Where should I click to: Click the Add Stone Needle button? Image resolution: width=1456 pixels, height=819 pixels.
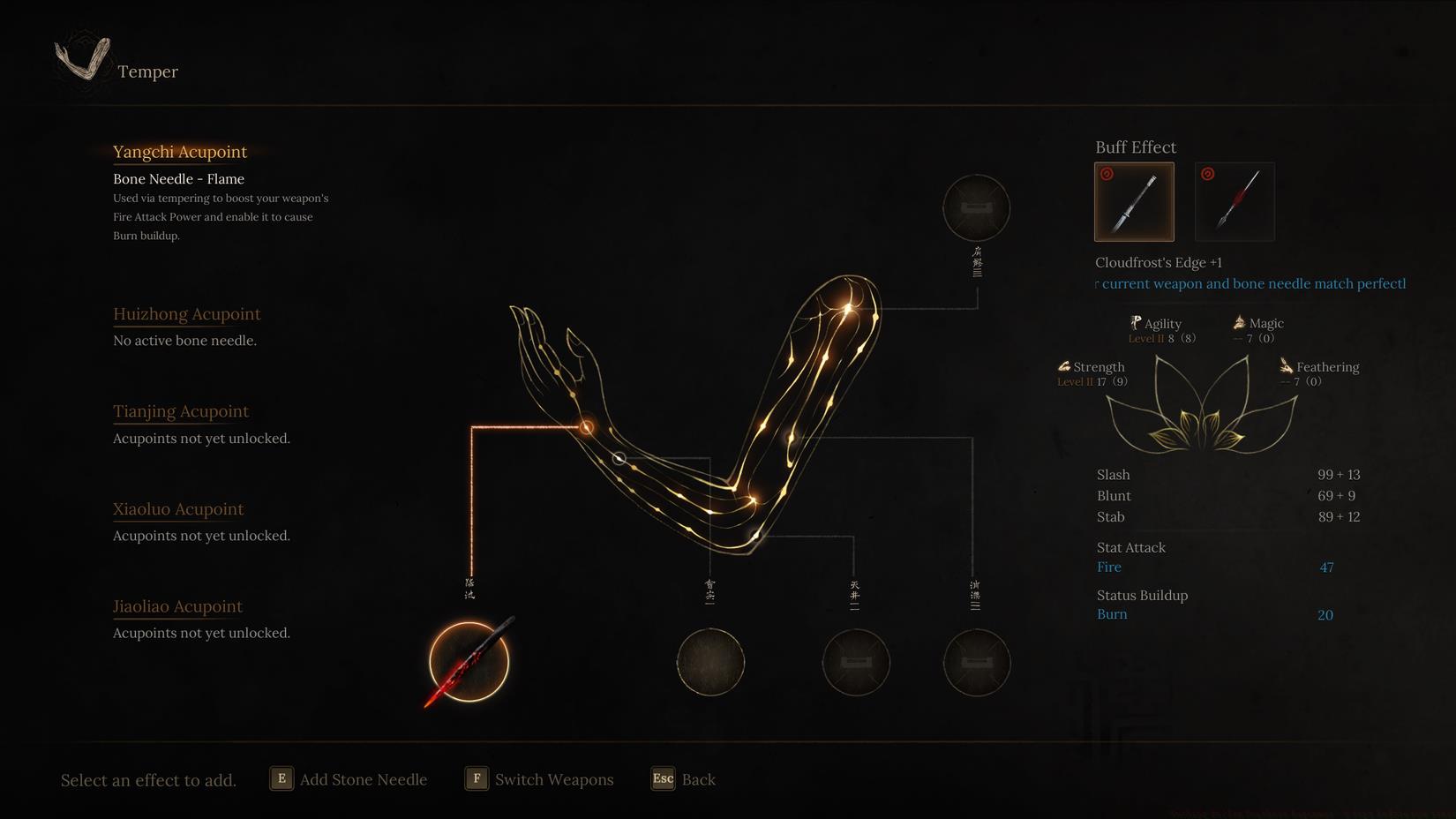pyautogui.click(x=349, y=779)
